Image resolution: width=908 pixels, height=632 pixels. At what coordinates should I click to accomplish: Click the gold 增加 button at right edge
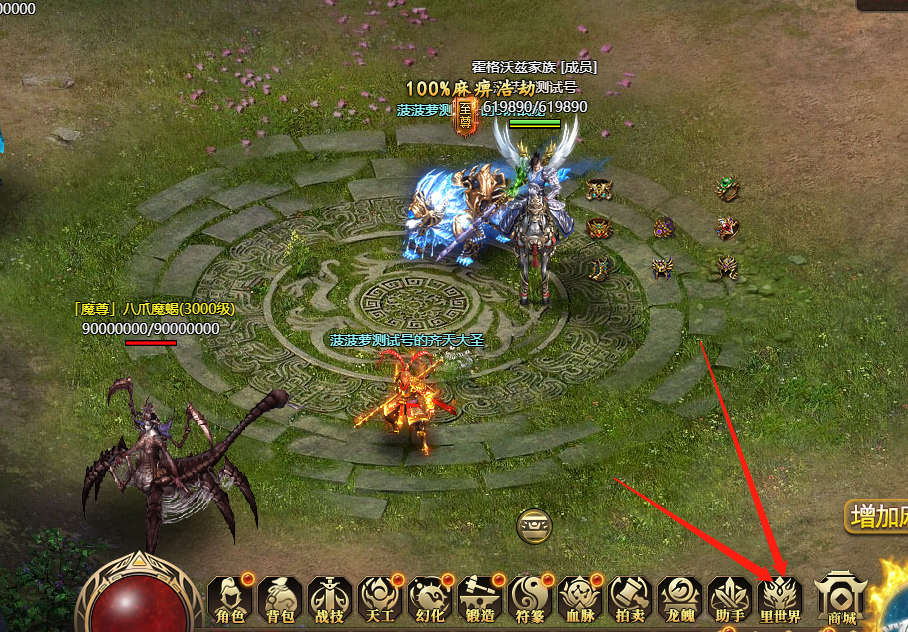[x=878, y=517]
